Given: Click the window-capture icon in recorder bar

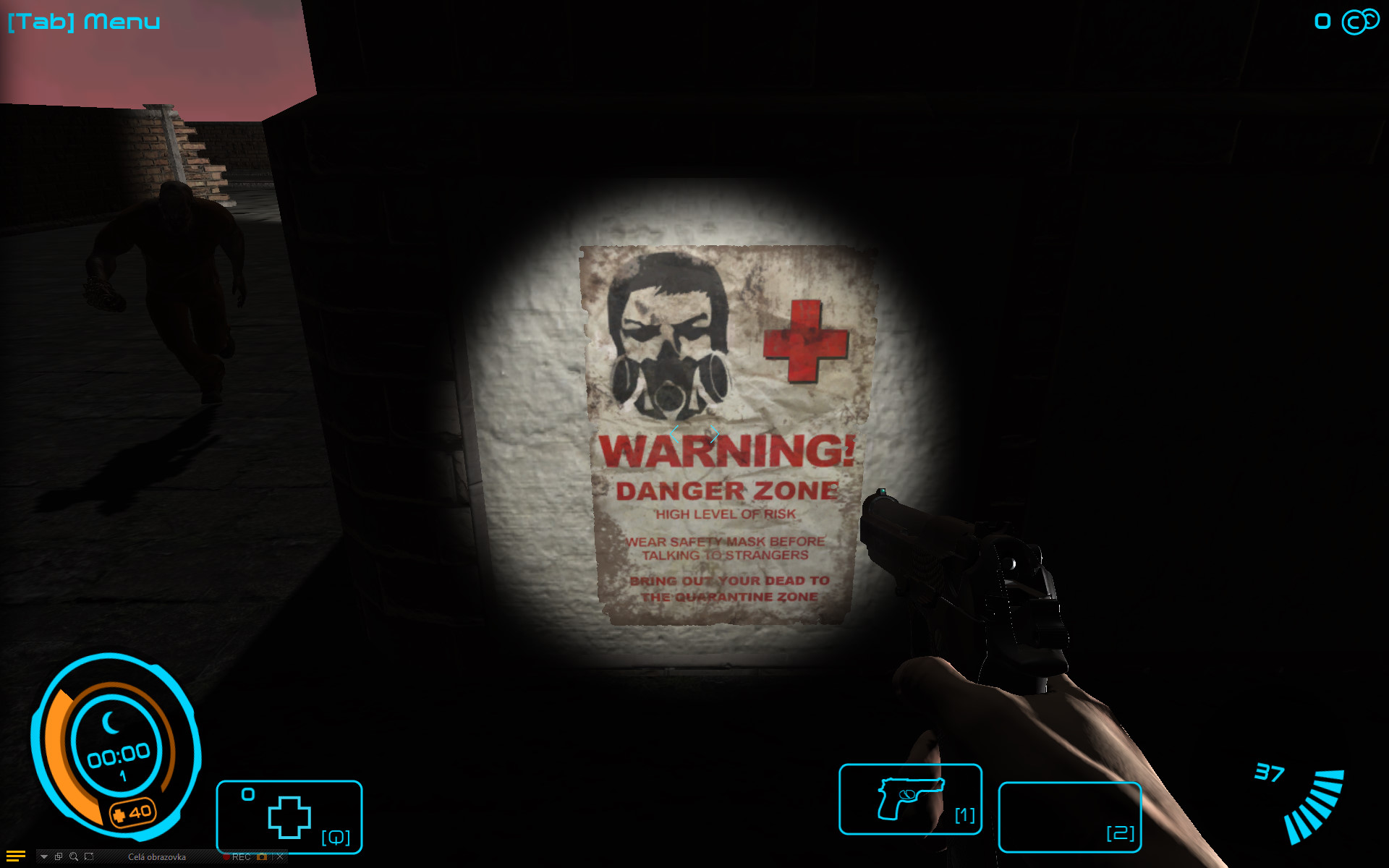Looking at the screenshot, I should click(59, 857).
